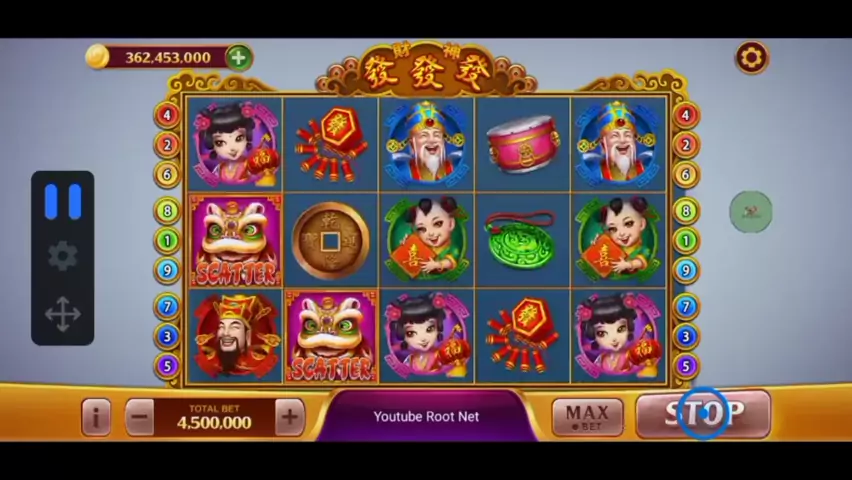The height and width of the screenshot is (480, 852).
Task: Set the wager with MAX BET
Action: tap(587, 416)
